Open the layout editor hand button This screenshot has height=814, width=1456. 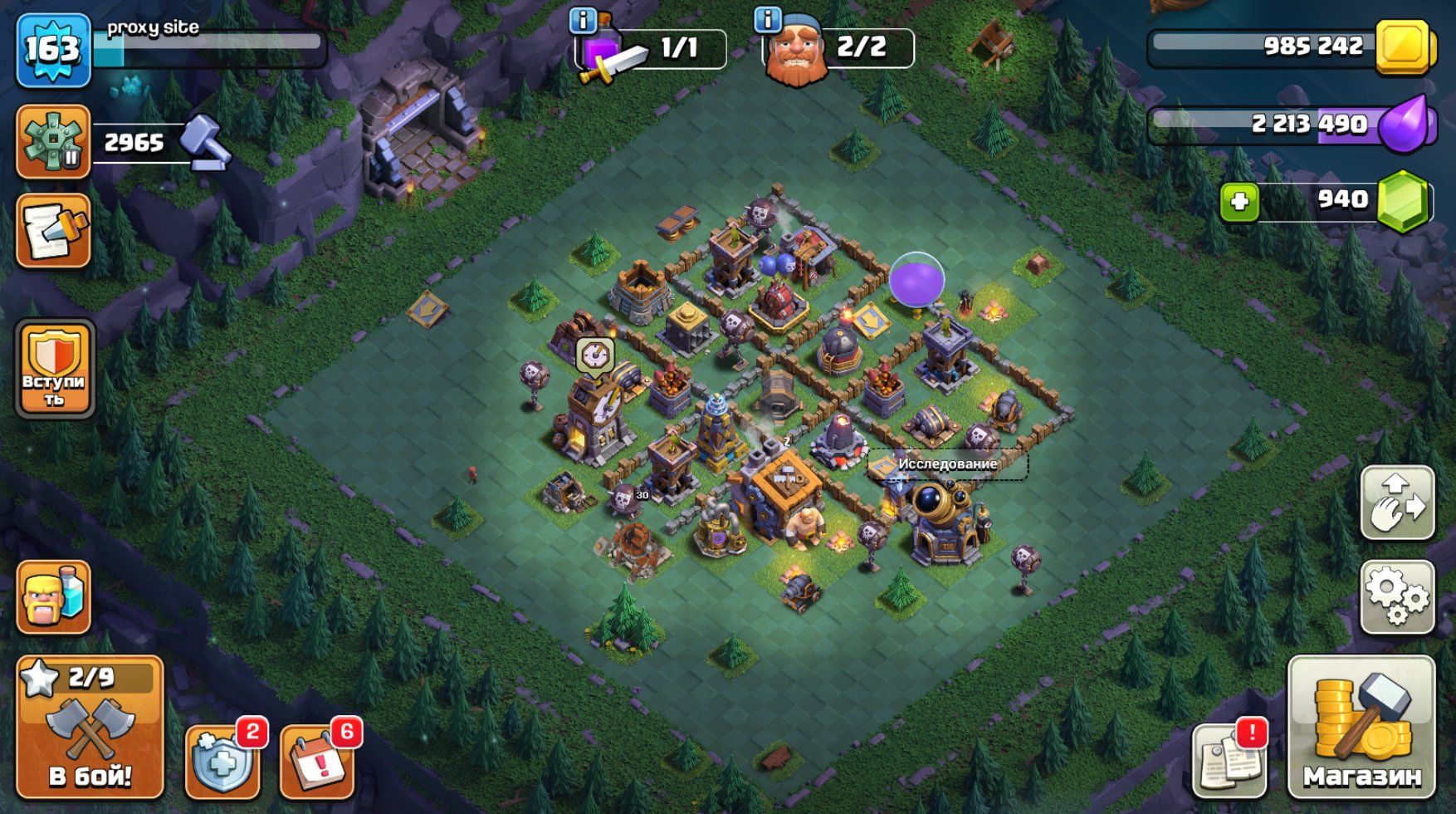click(x=1397, y=503)
